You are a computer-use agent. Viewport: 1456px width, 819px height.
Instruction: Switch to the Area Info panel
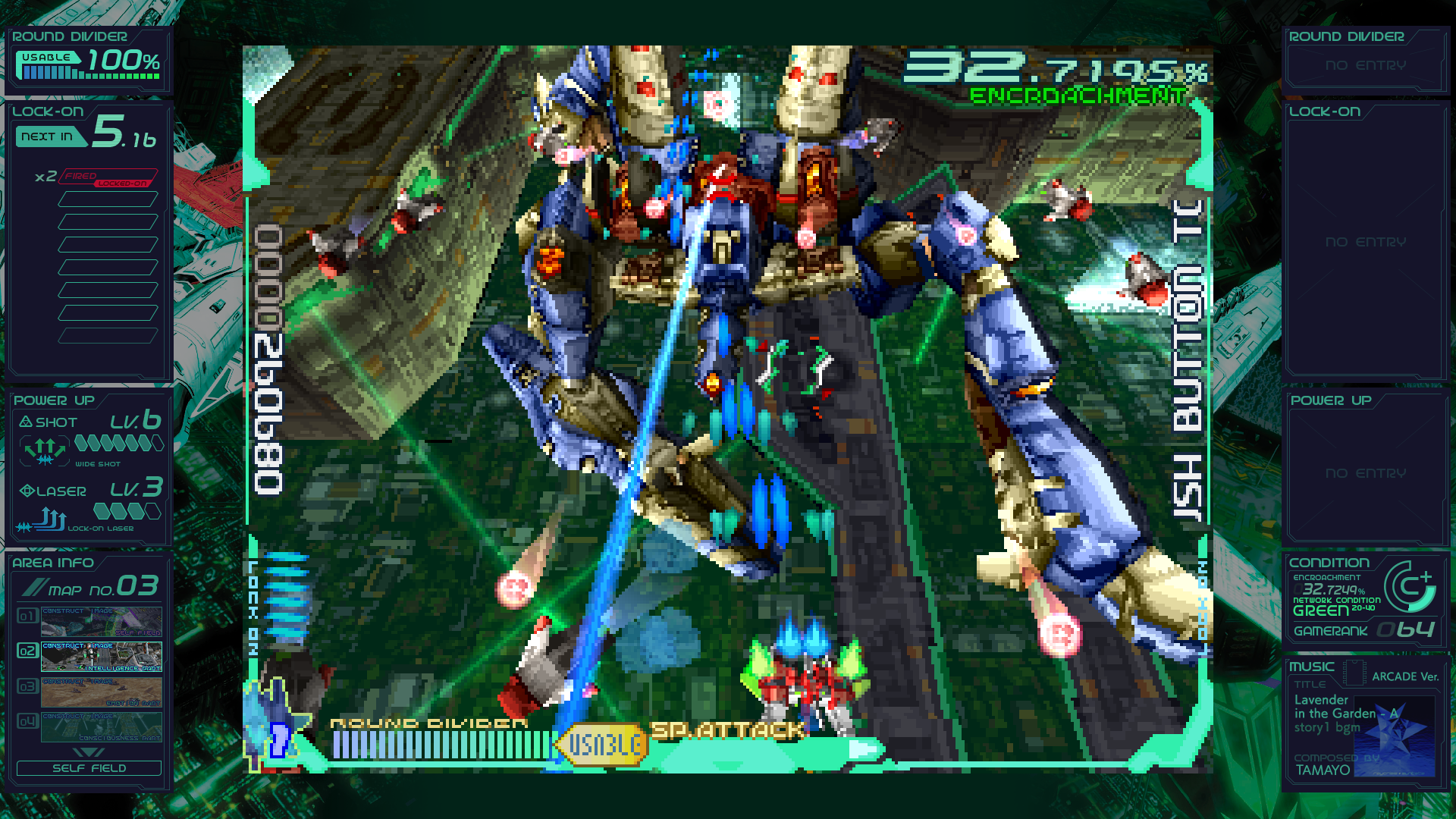coord(52,563)
